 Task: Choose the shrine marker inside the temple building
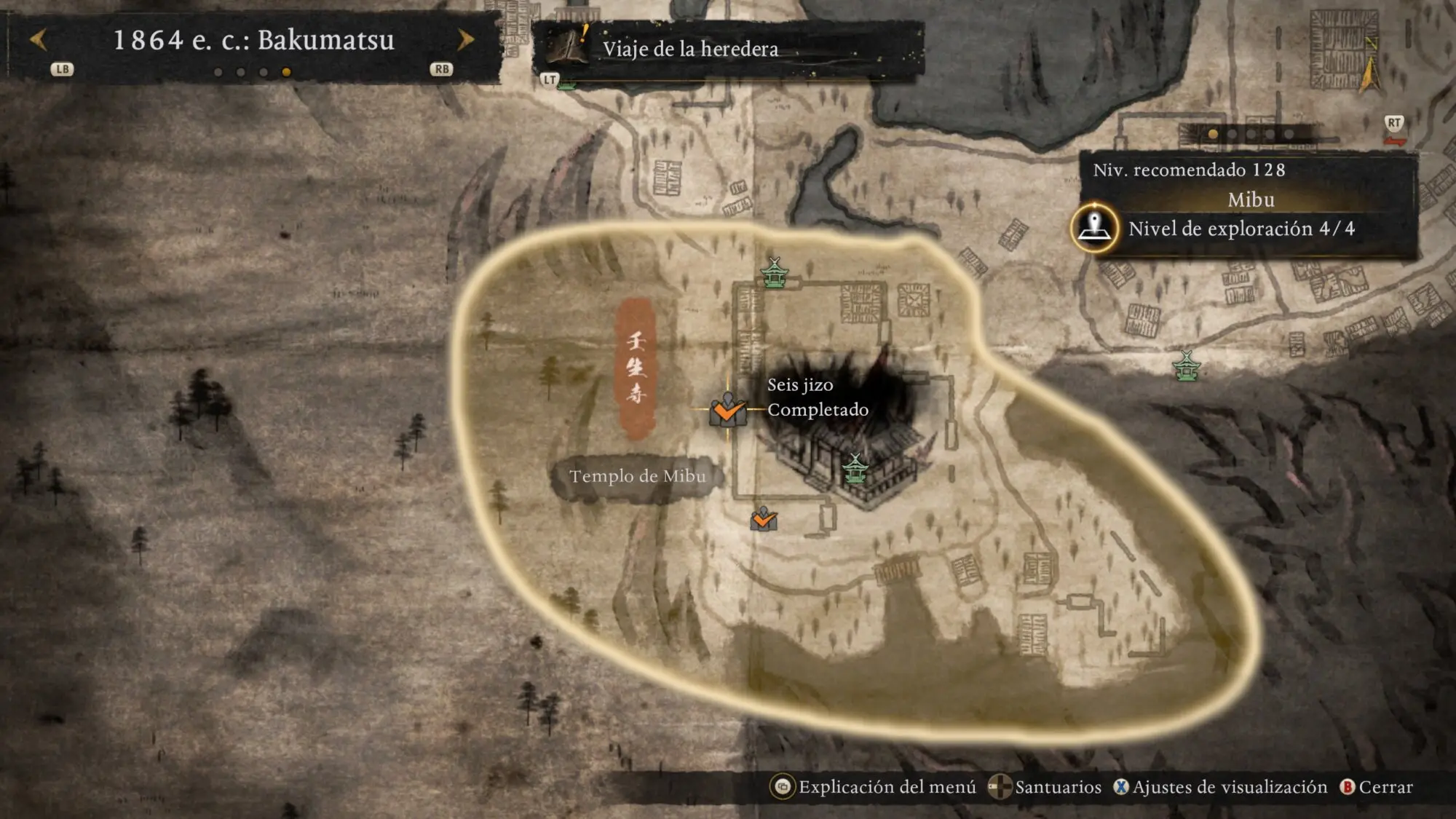point(855,469)
